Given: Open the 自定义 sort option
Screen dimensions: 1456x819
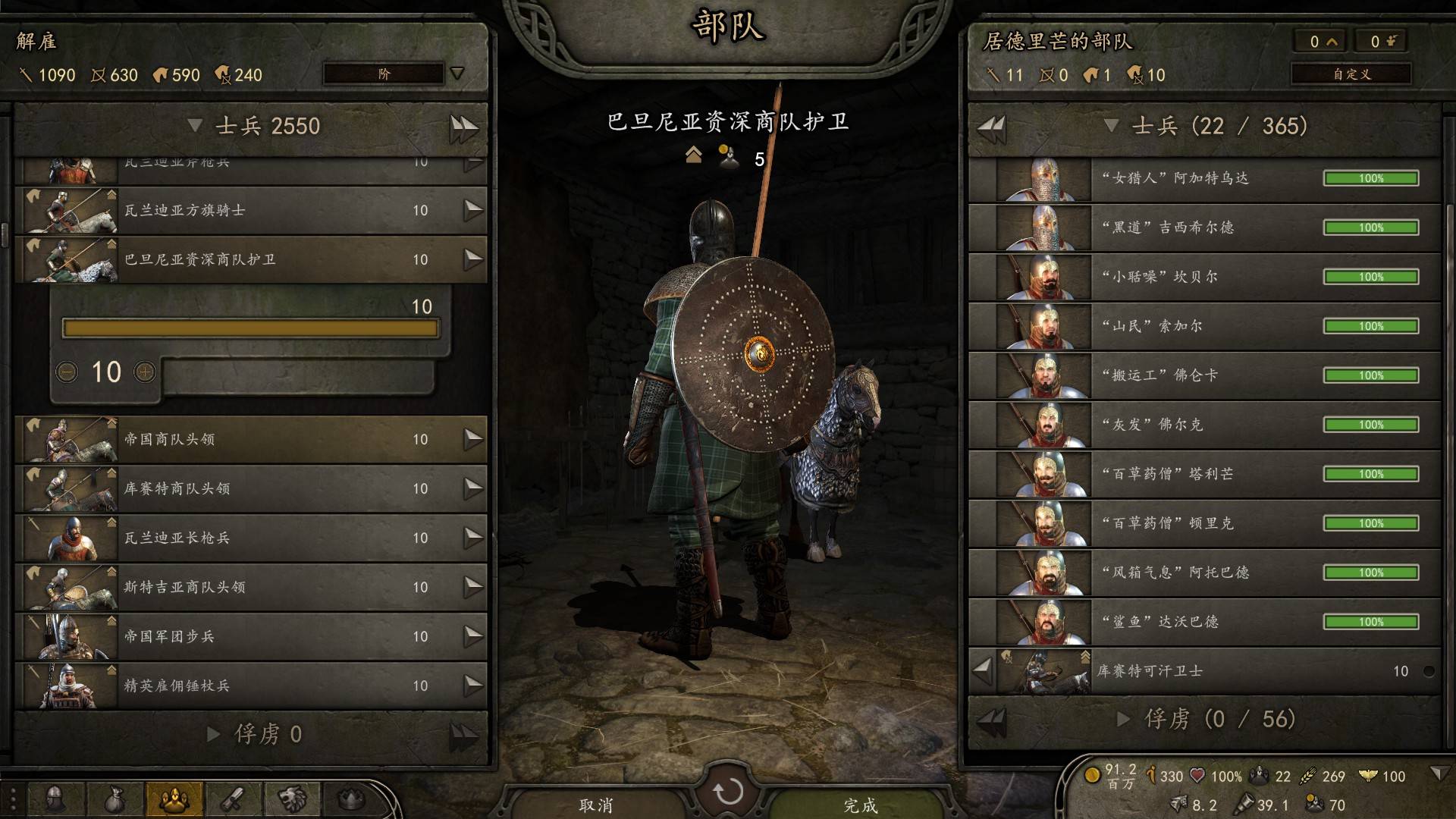Looking at the screenshot, I should 1351,74.
